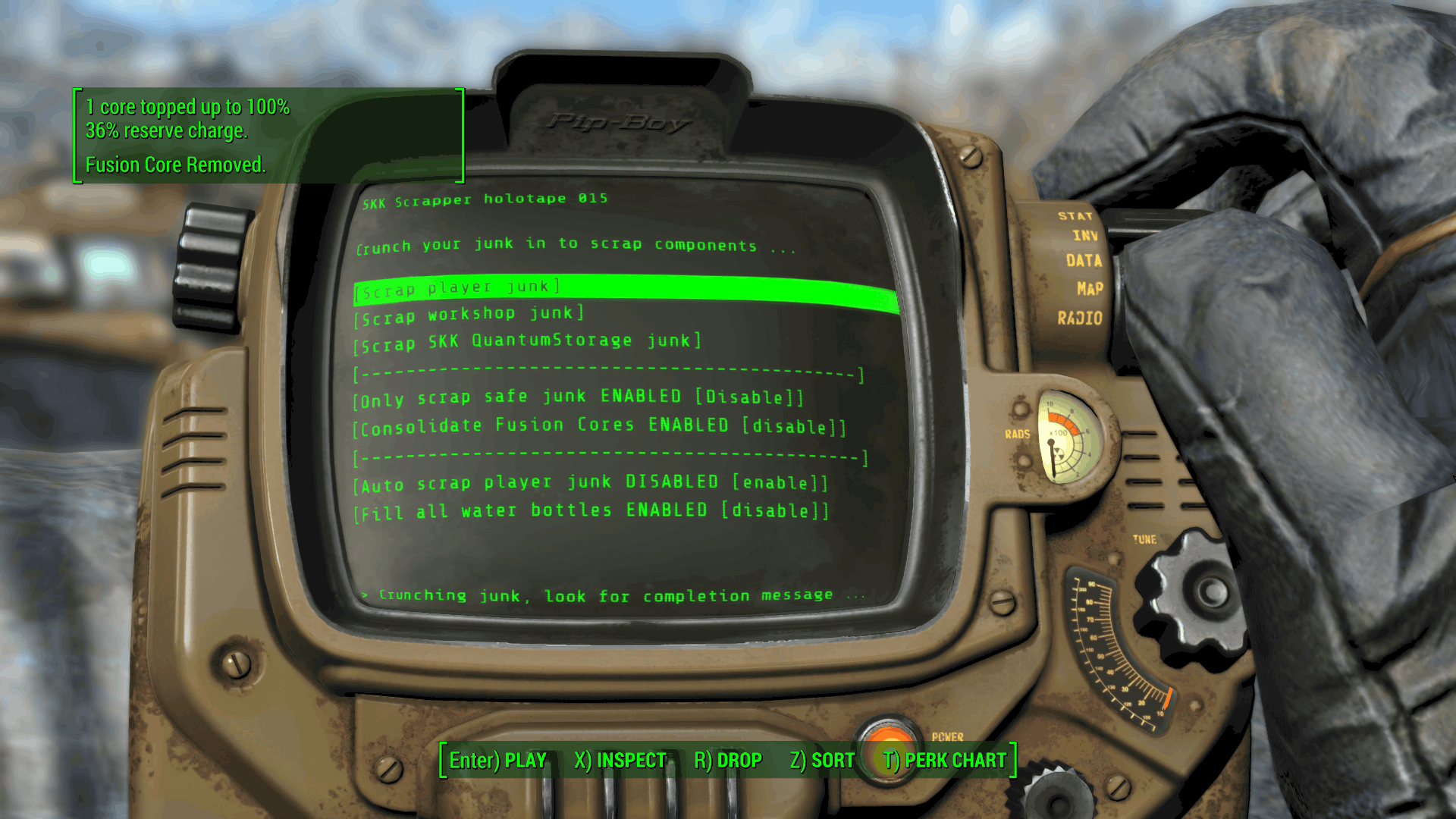Viewport: 1456px width, 819px height.
Task: Switch to the STAT tab
Action: coord(1075,216)
